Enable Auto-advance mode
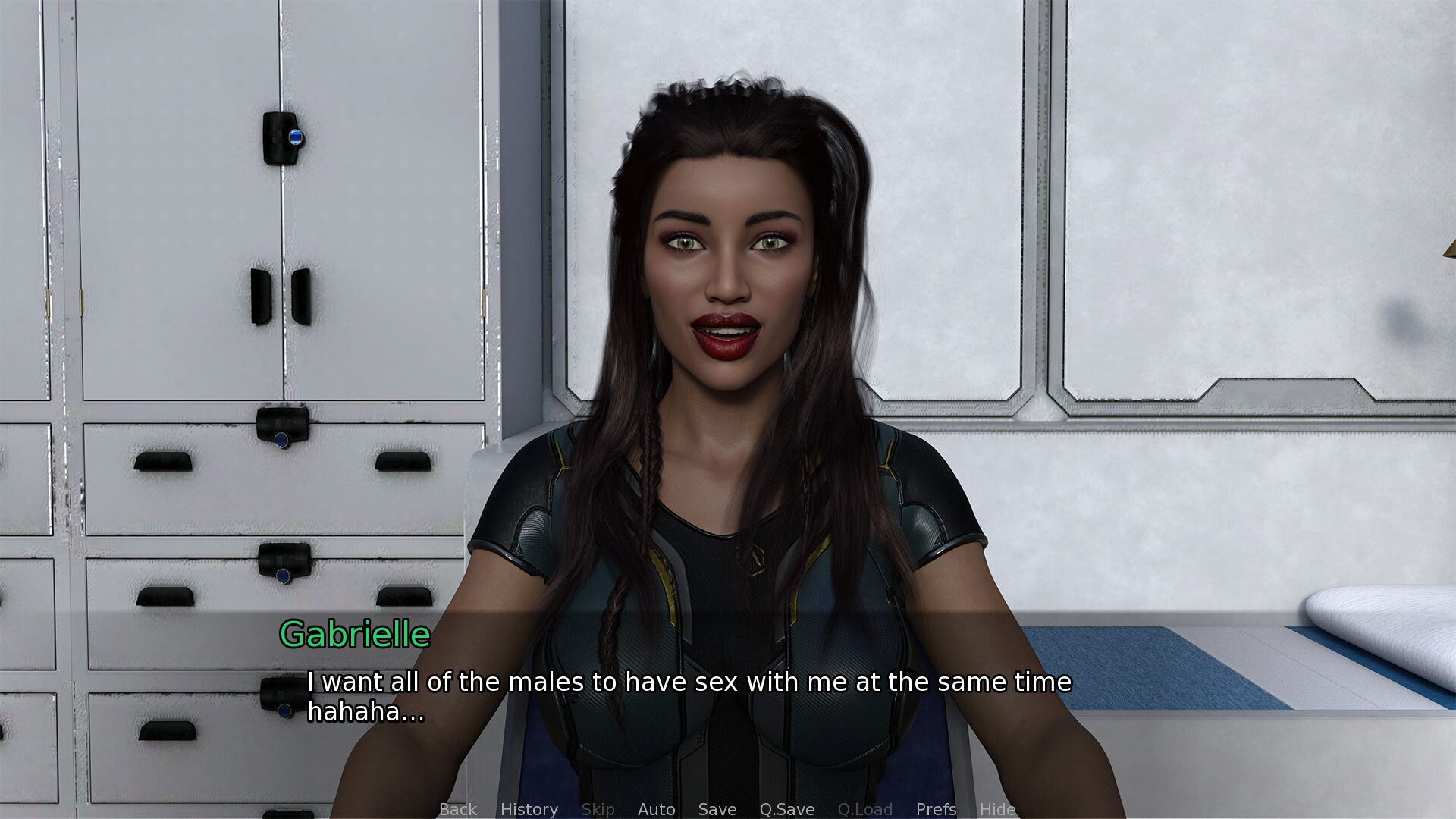 (x=657, y=809)
